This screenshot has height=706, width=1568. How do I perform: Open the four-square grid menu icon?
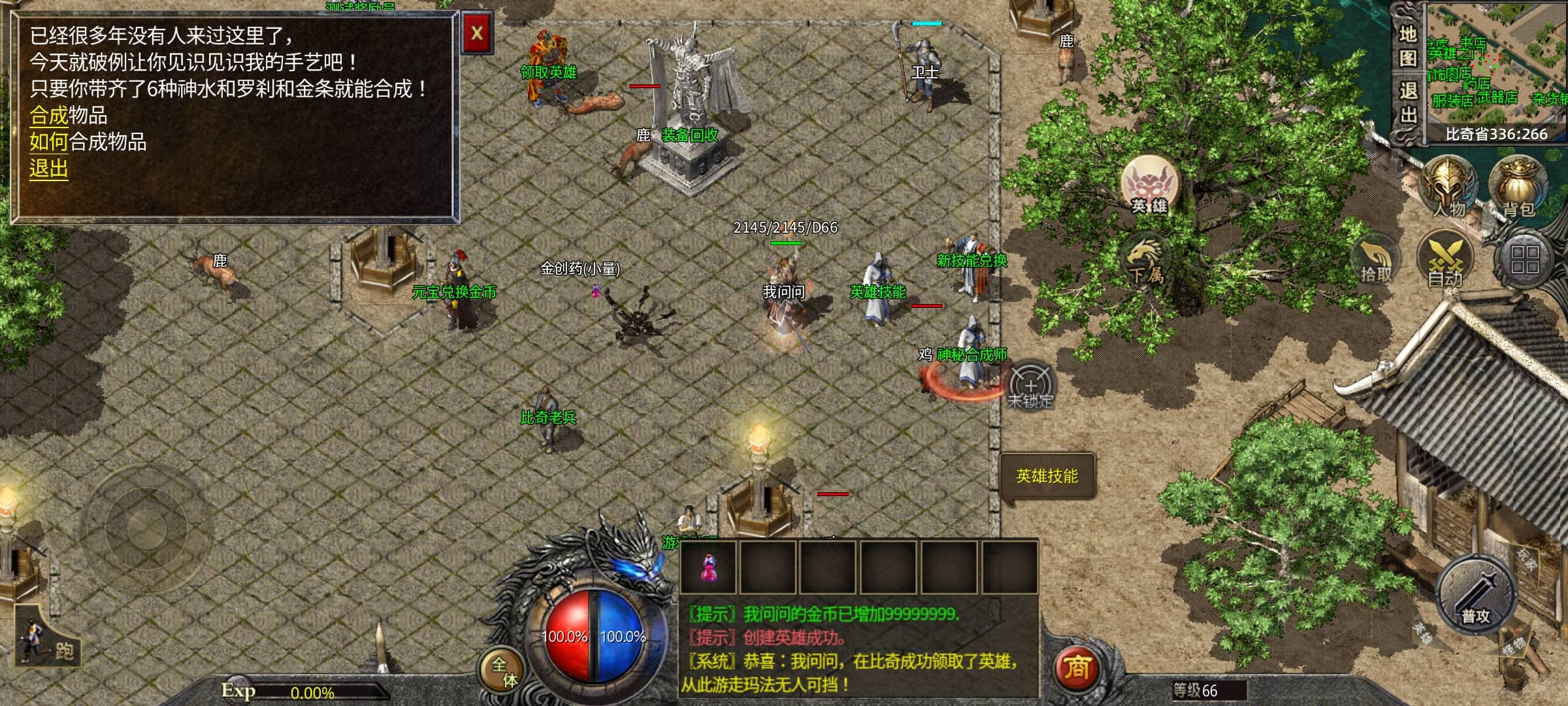1524,259
